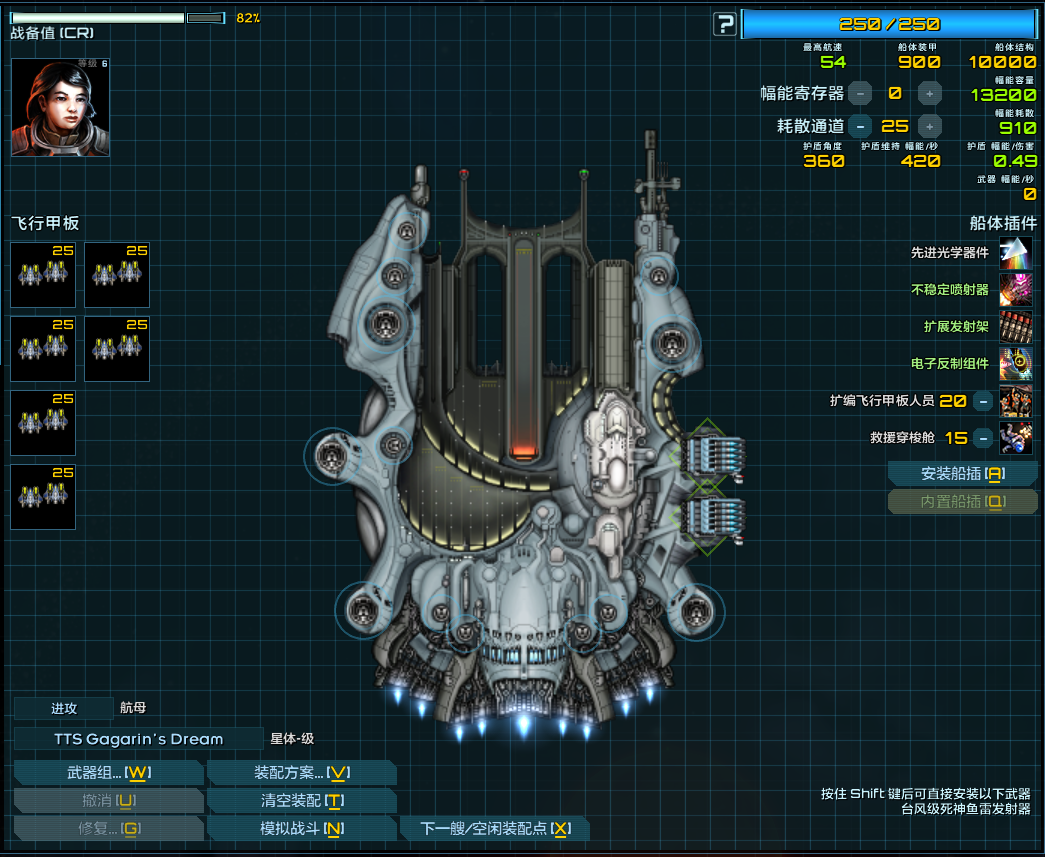
Task: Remove the 救援穿梭舱 hullmod with its minus button
Action: click(983, 438)
